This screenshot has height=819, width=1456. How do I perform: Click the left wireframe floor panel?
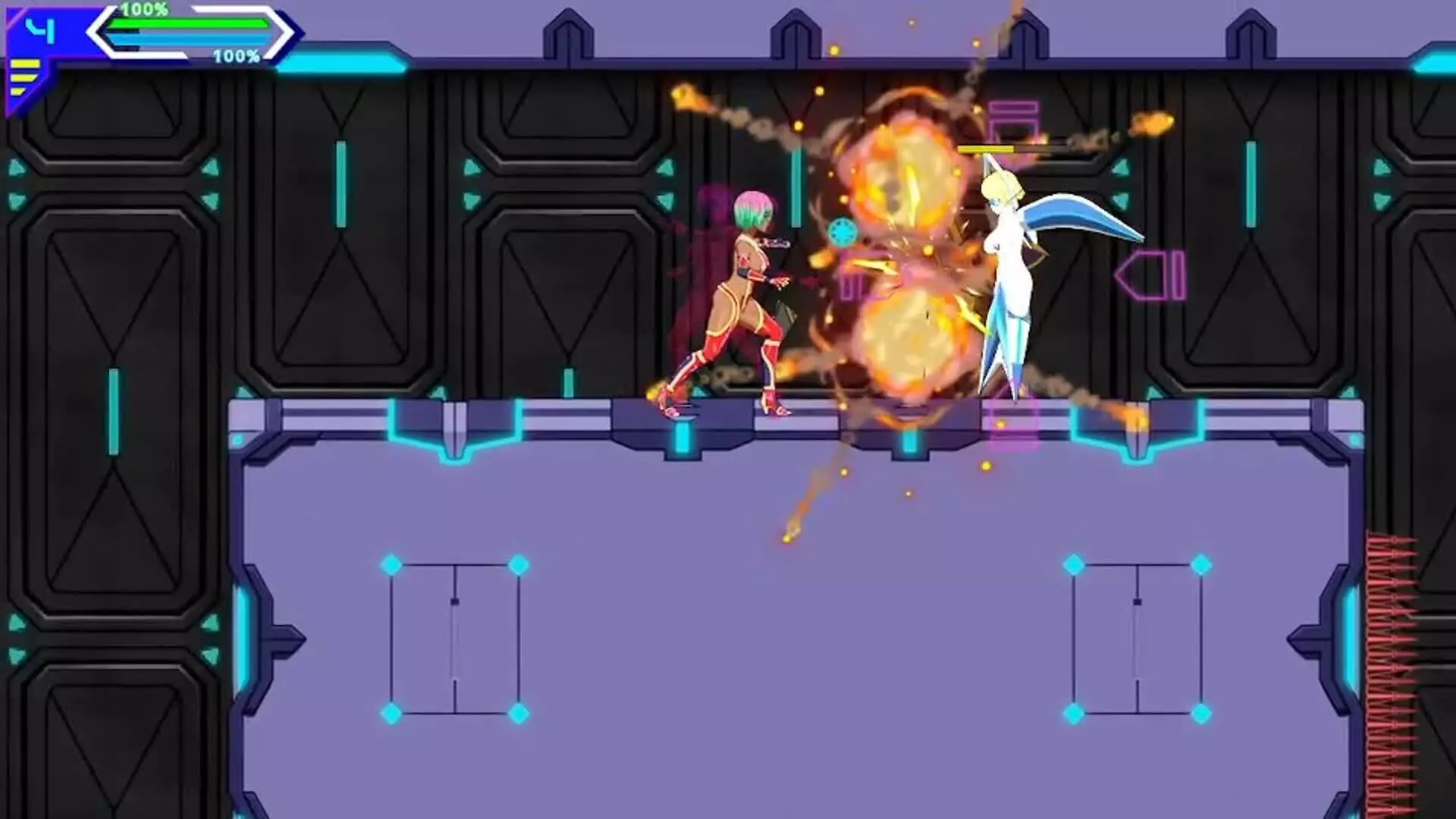click(455, 637)
